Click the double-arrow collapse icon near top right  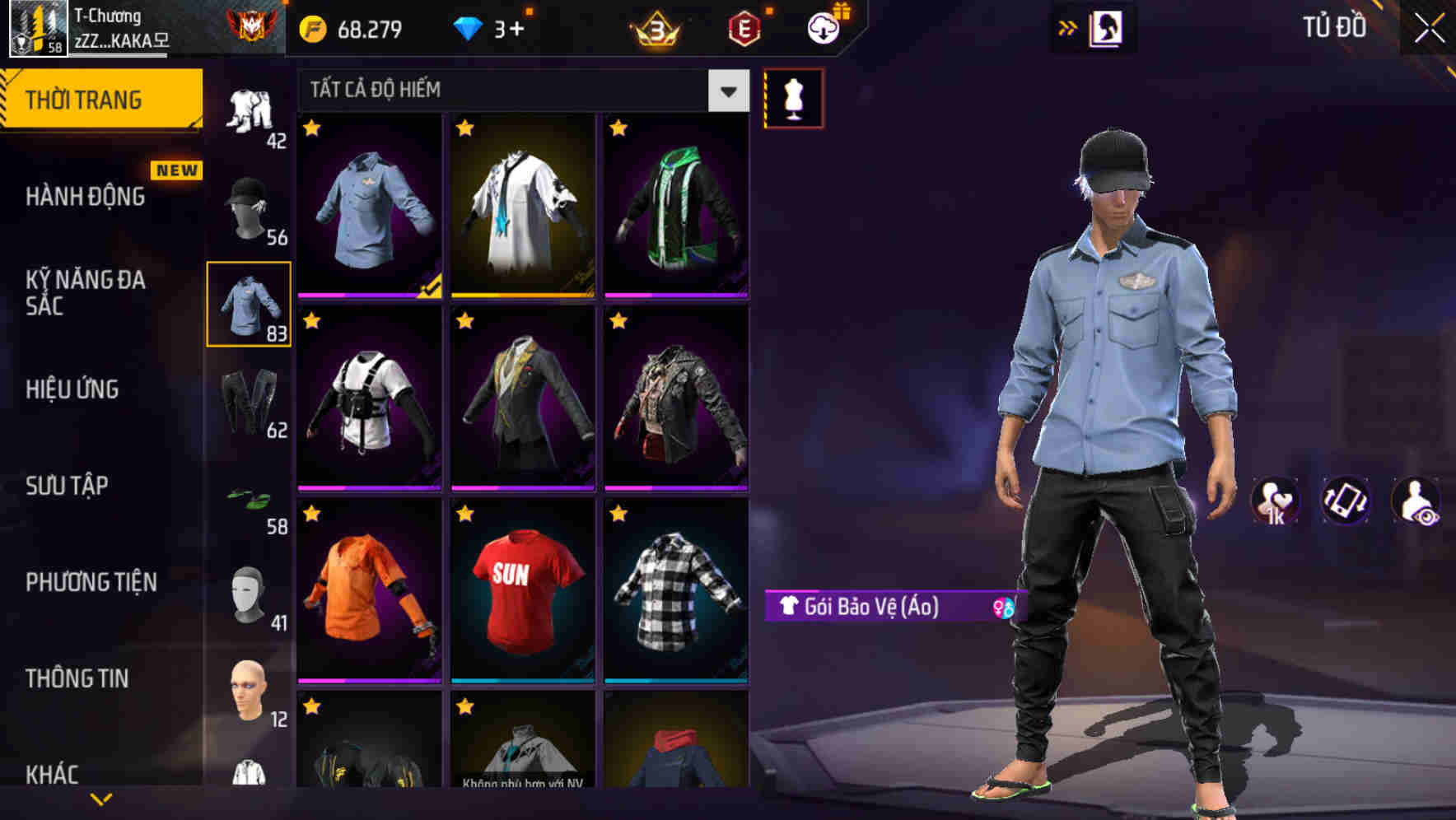(x=1068, y=26)
